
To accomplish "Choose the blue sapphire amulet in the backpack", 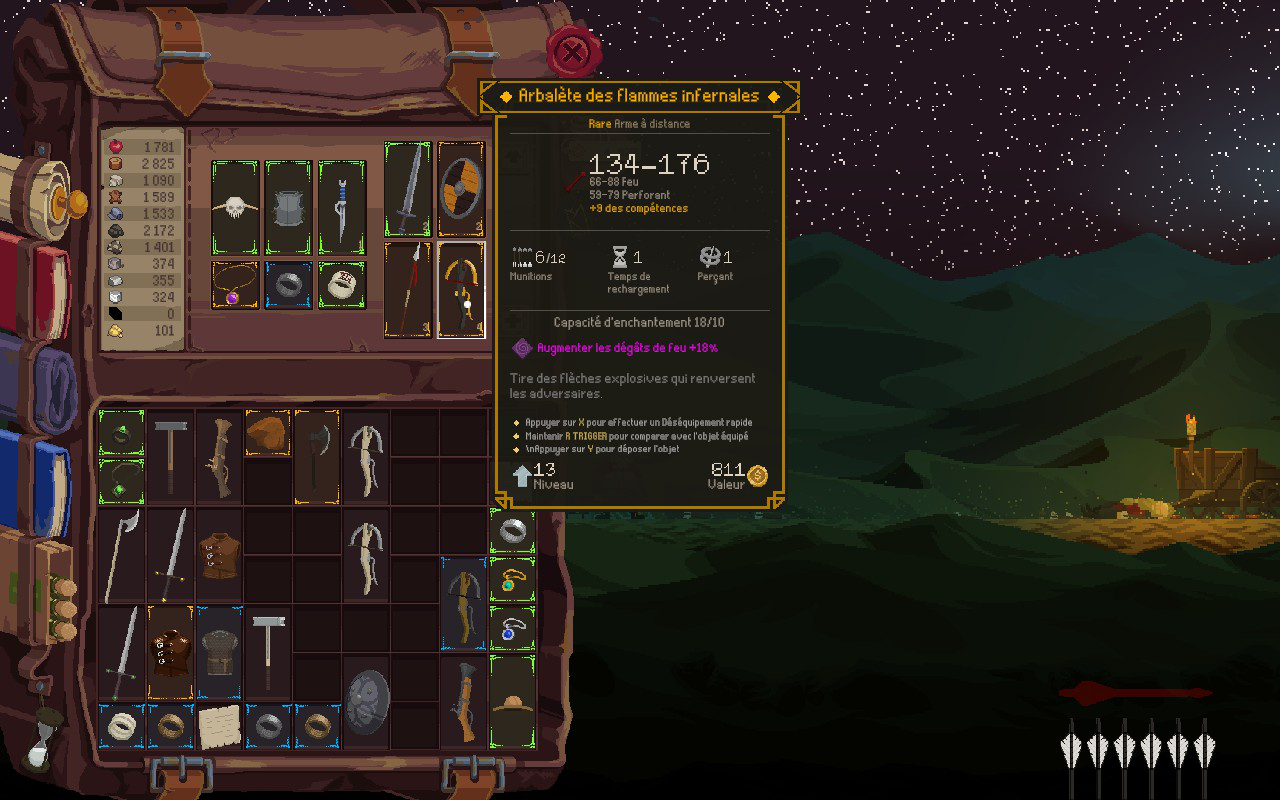I will point(512,629).
